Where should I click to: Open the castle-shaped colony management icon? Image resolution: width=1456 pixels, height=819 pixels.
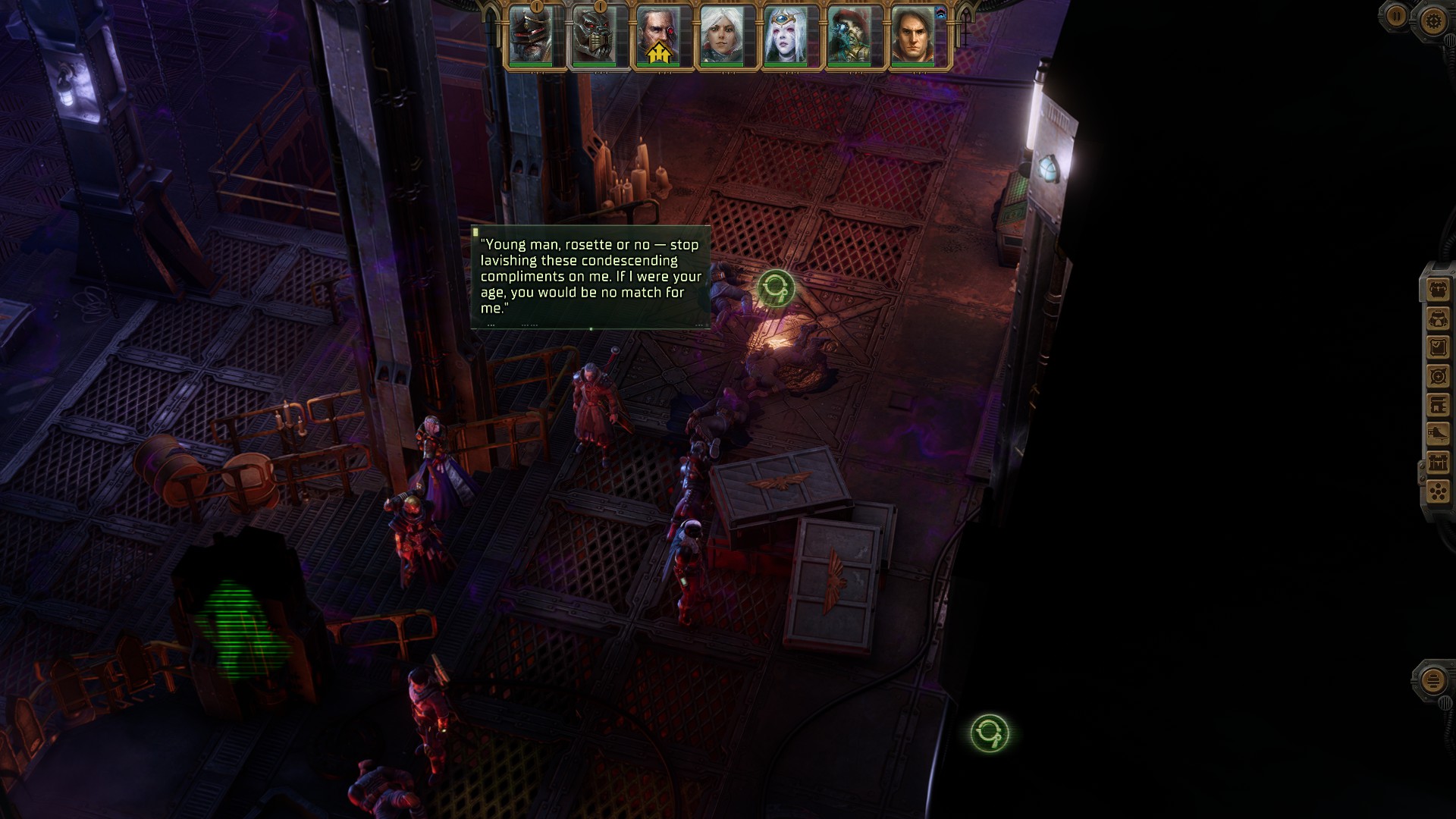tap(1438, 463)
